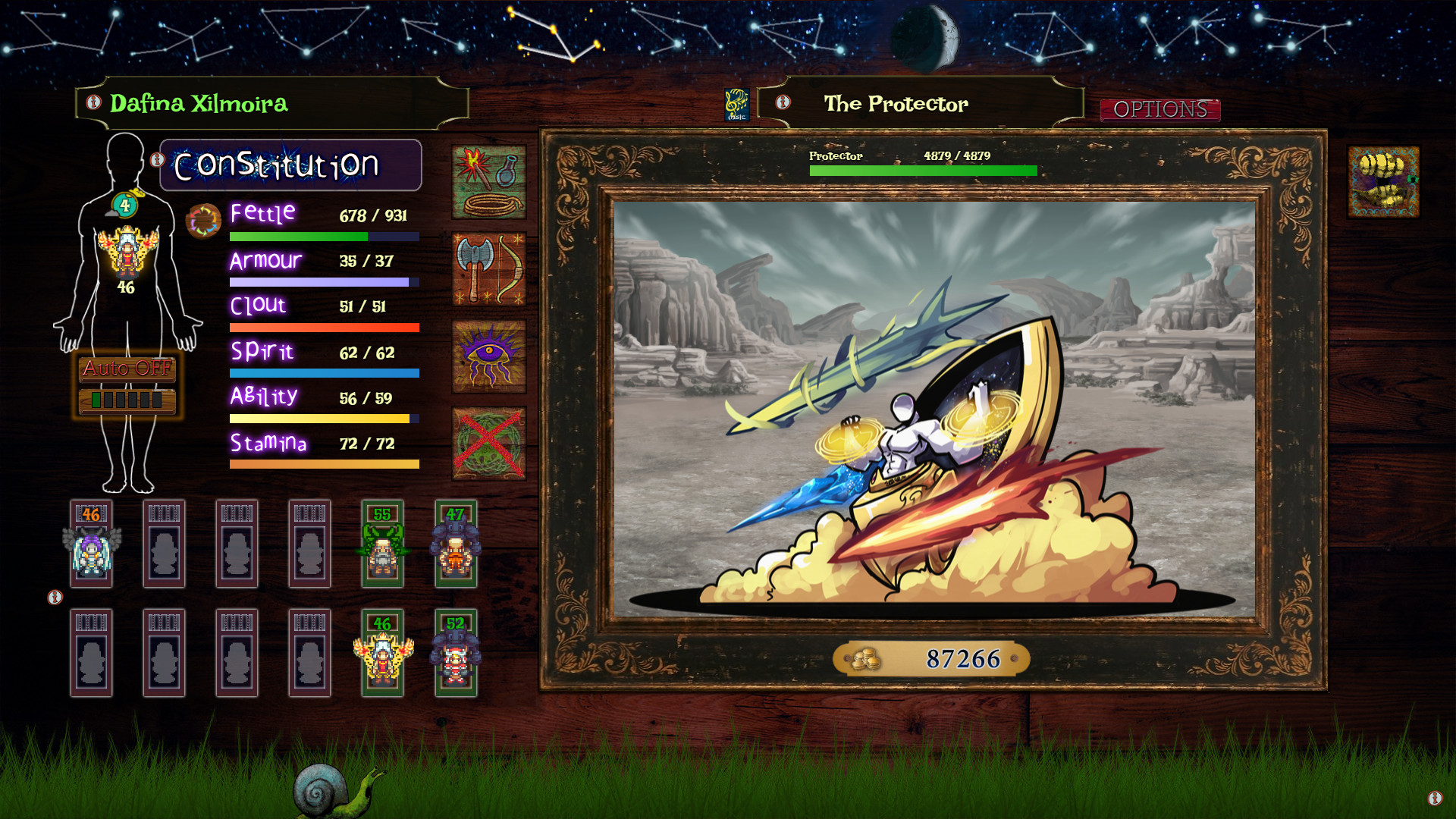Click the gold coin counter showing 87266
This screenshot has height=819, width=1456.
(x=930, y=659)
